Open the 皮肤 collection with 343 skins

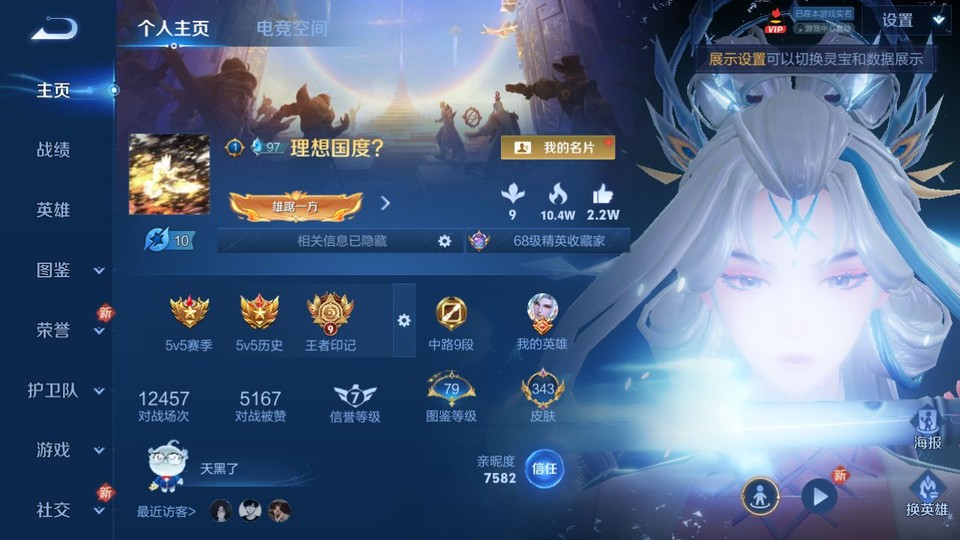point(543,397)
